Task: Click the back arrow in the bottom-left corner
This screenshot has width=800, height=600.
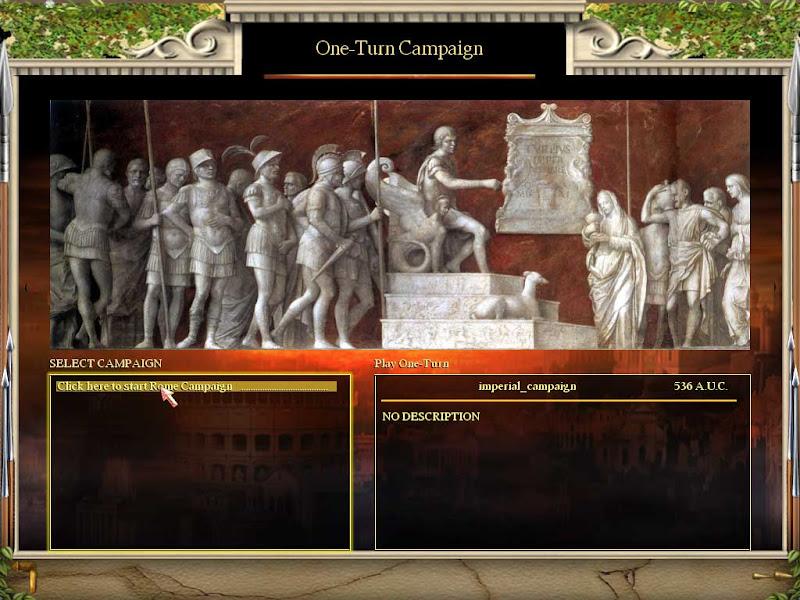Action: coord(27,577)
